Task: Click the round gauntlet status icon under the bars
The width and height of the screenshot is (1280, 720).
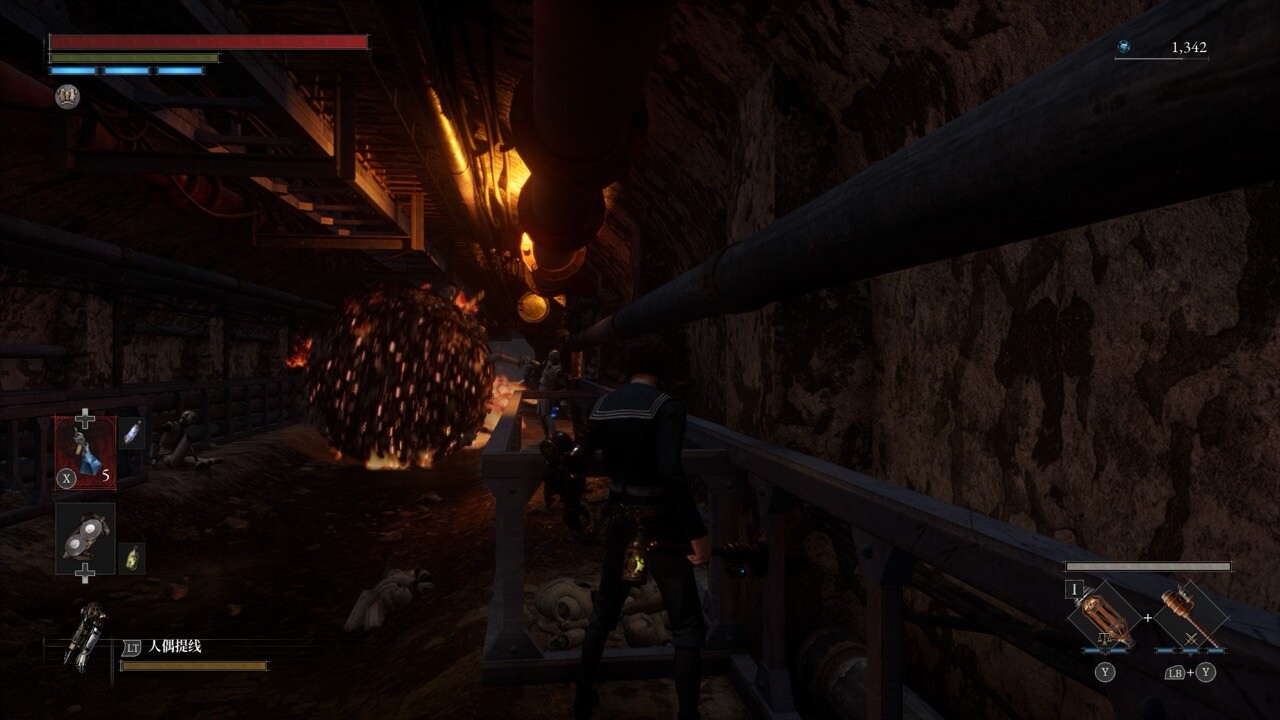Action: pos(67,97)
